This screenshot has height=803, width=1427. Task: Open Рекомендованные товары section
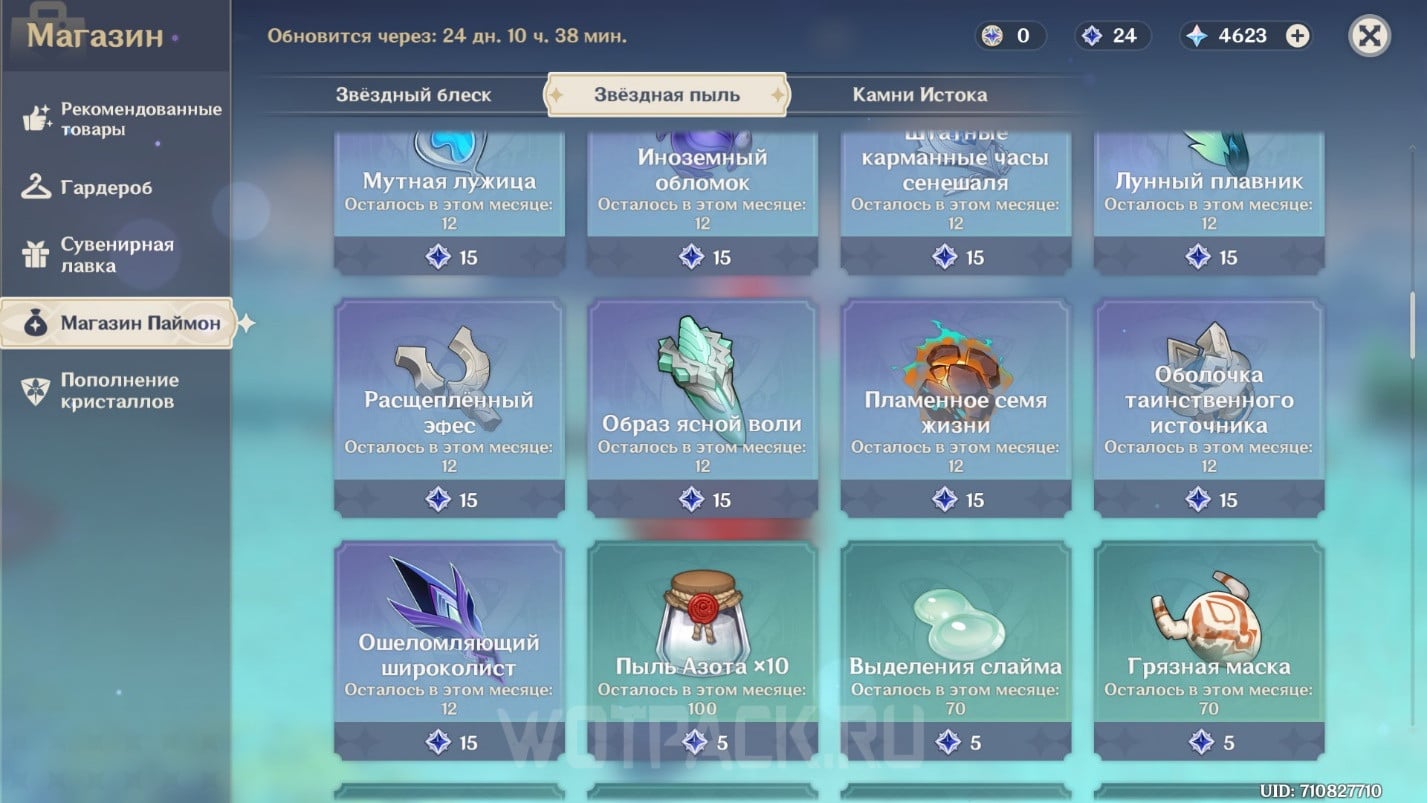pos(118,119)
